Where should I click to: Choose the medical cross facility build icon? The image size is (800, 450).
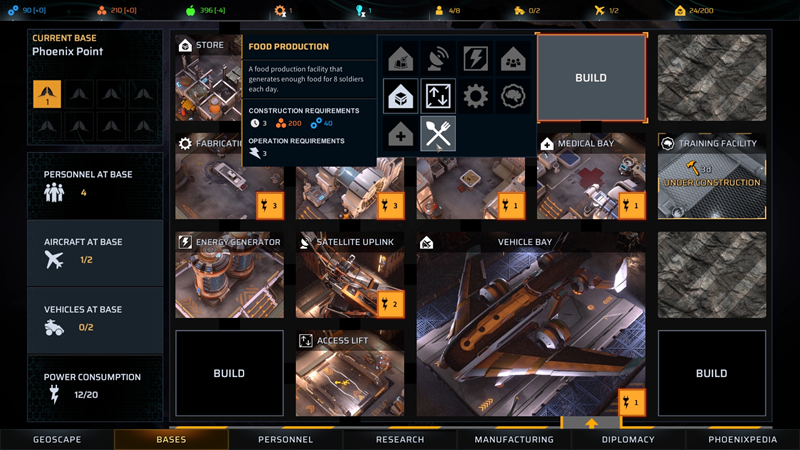[x=401, y=134]
